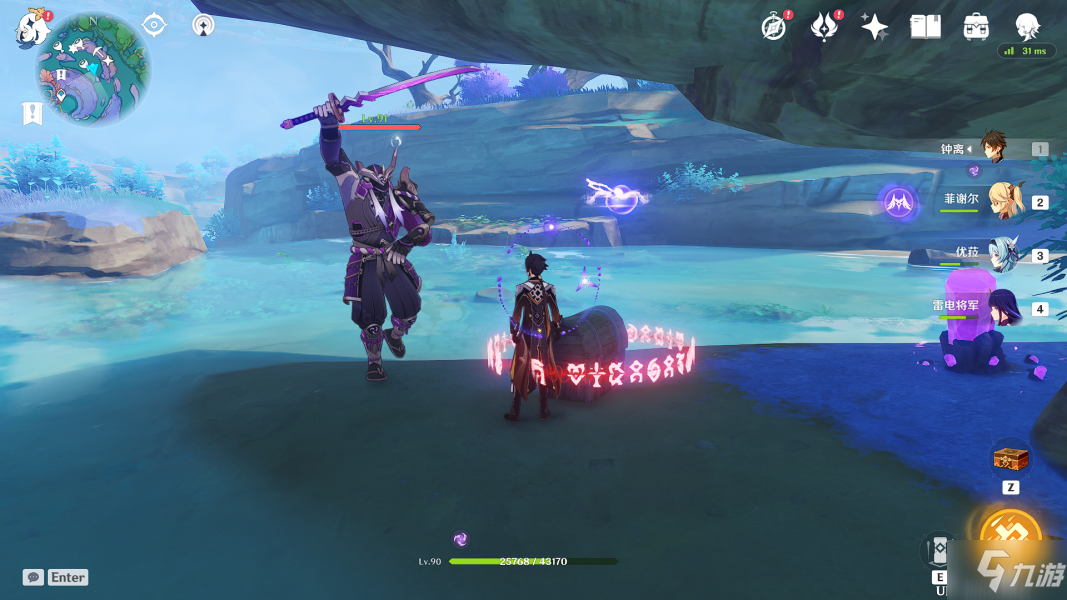1067x600 pixels.
Task: Open the Battle Pass winged icon
Action: pyautogui.click(x=824, y=27)
